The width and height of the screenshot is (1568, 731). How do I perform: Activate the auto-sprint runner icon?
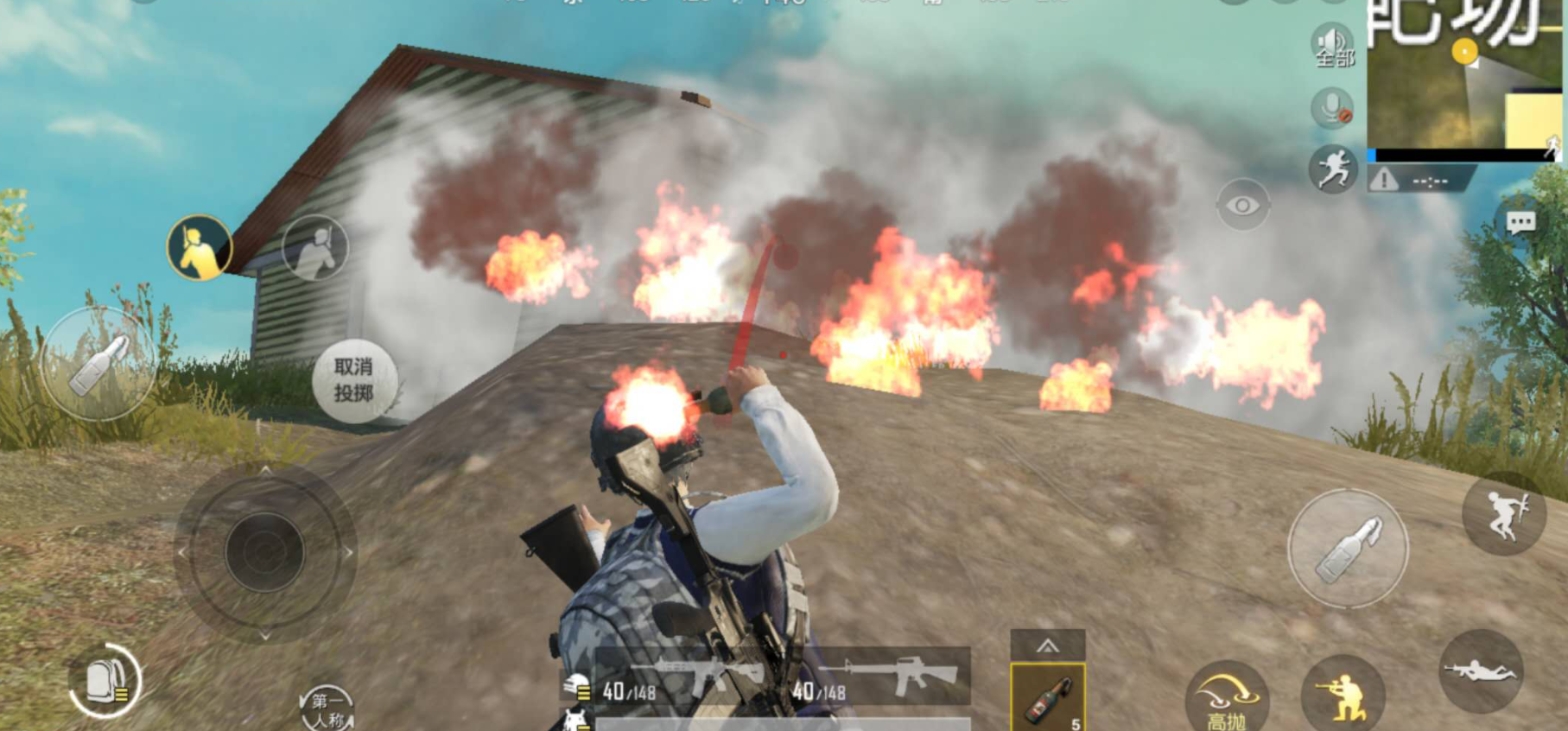pyautogui.click(x=1333, y=168)
